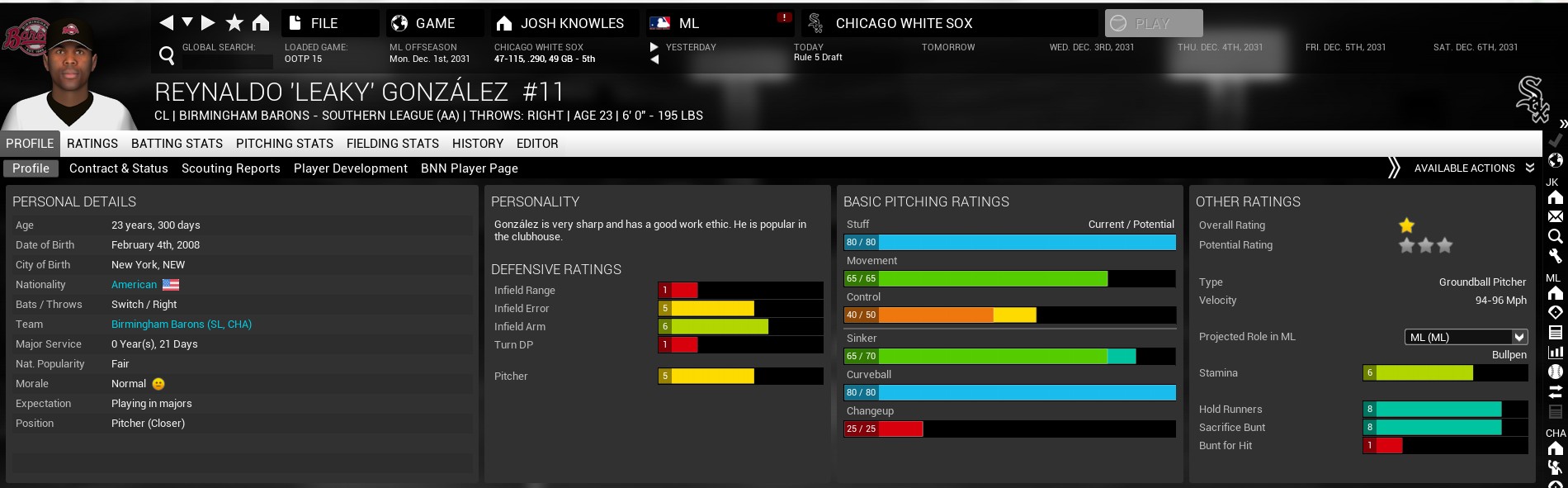Open the Pitching Stats tab
Image resolution: width=1568 pixels, height=488 pixels.
pyautogui.click(x=285, y=144)
